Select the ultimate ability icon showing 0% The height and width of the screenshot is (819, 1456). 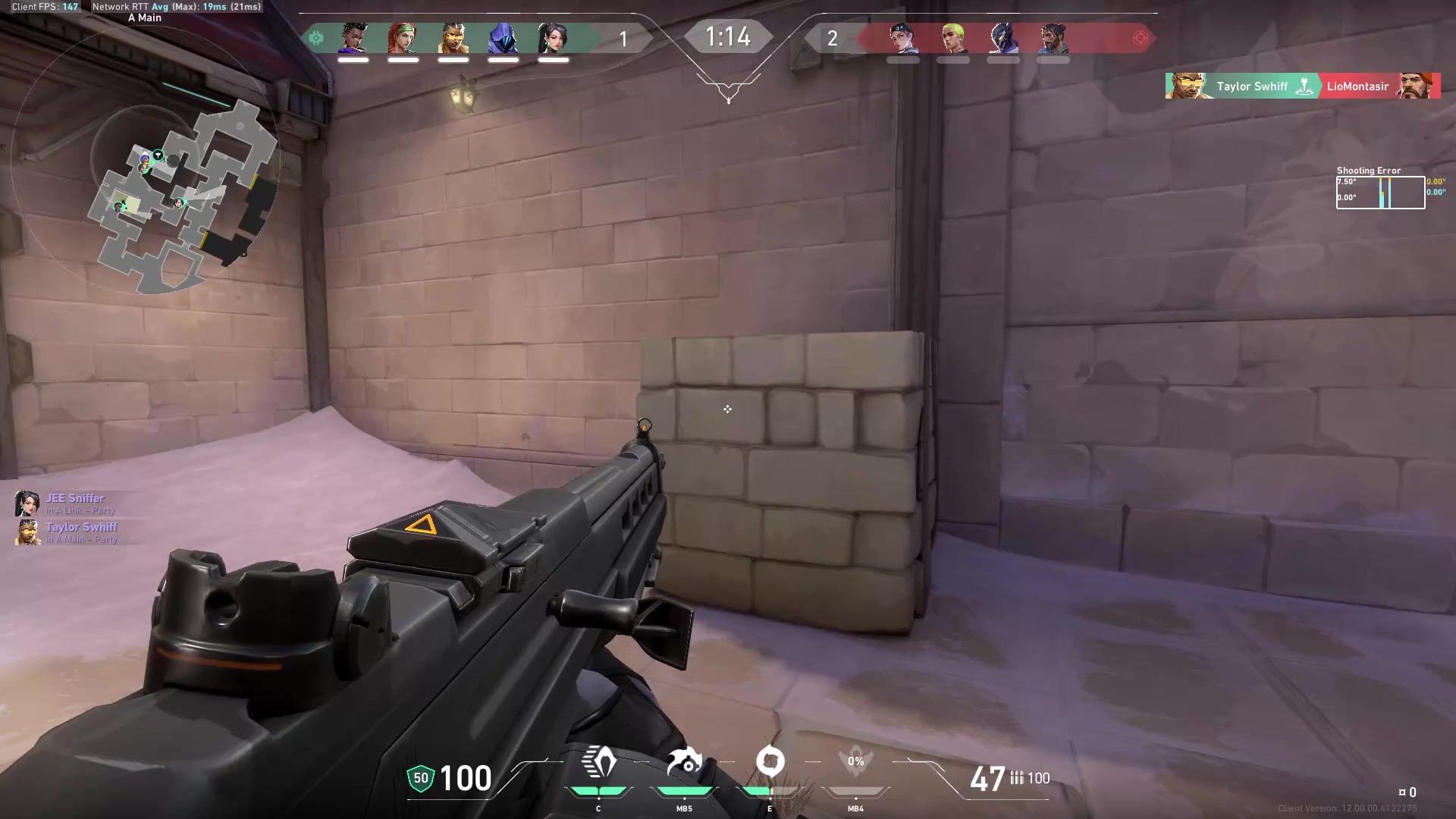coord(855,762)
